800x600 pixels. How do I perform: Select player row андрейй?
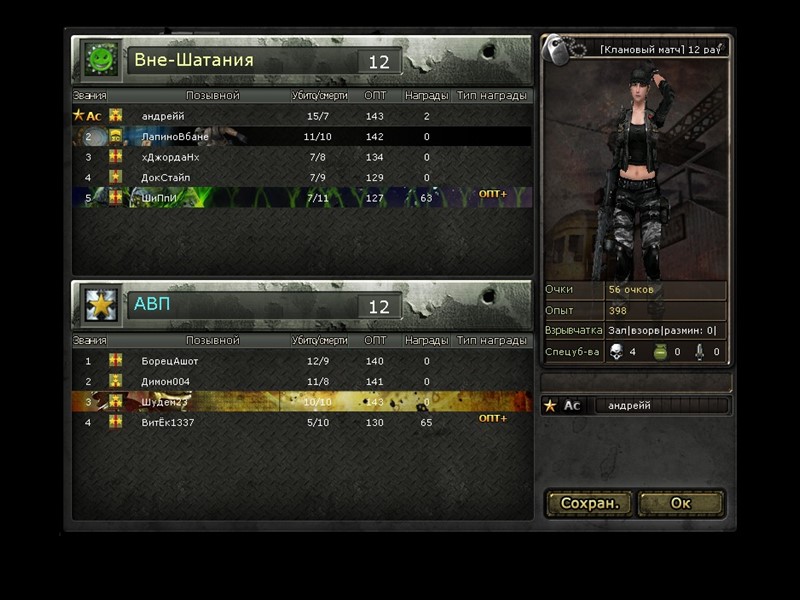(300, 116)
